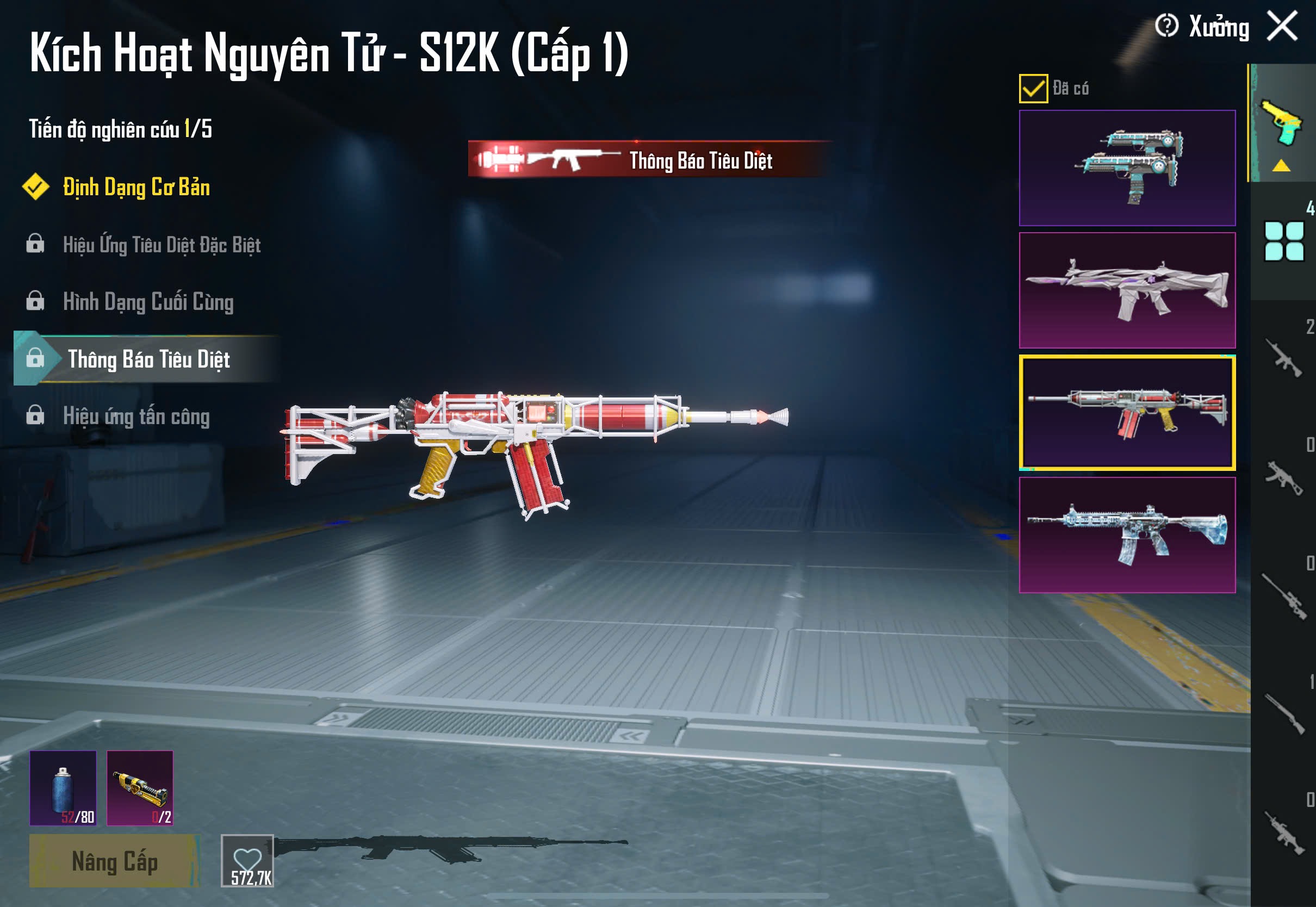The width and height of the screenshot is (1316, 907).
Task: Choose the white origami rifle skin thumbnail
Action: (x=1127, y=290)
